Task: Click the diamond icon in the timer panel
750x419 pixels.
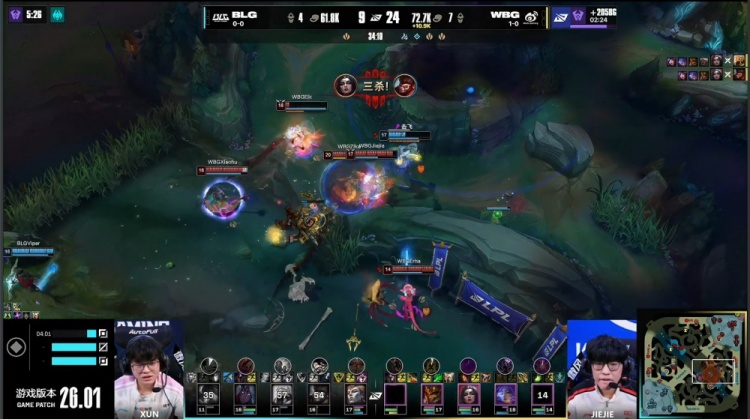Action: tap(16, 347)
